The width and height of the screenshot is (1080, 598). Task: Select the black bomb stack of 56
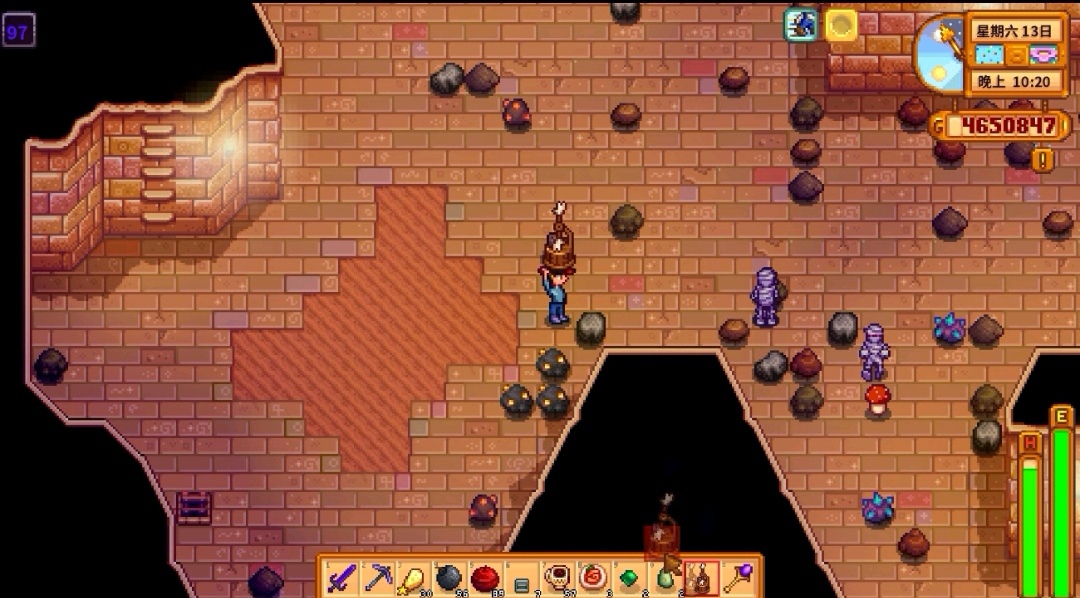[x=449, y=577]
